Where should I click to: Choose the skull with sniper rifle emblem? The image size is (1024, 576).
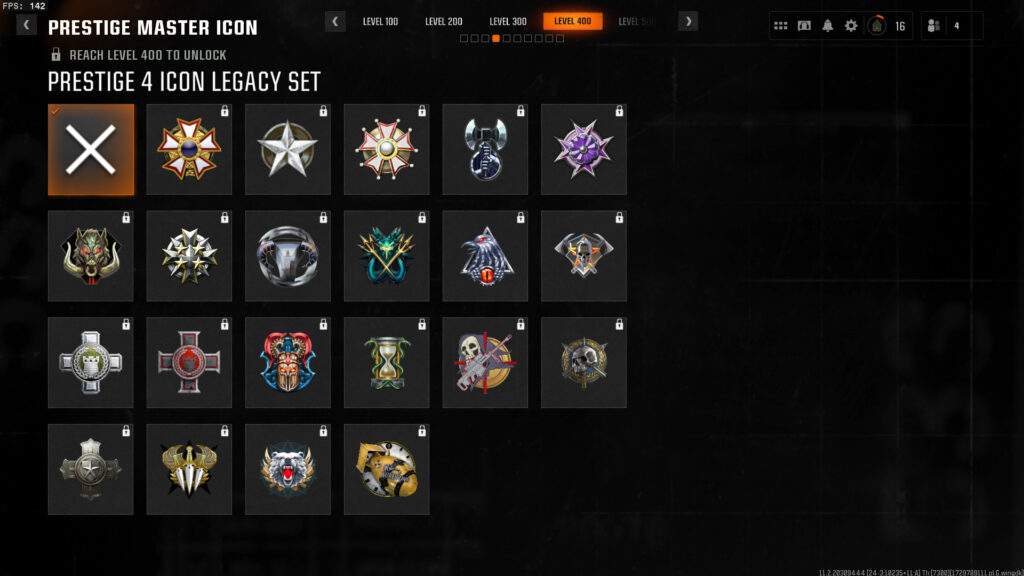pyautogui.click(x=485, y=364)
